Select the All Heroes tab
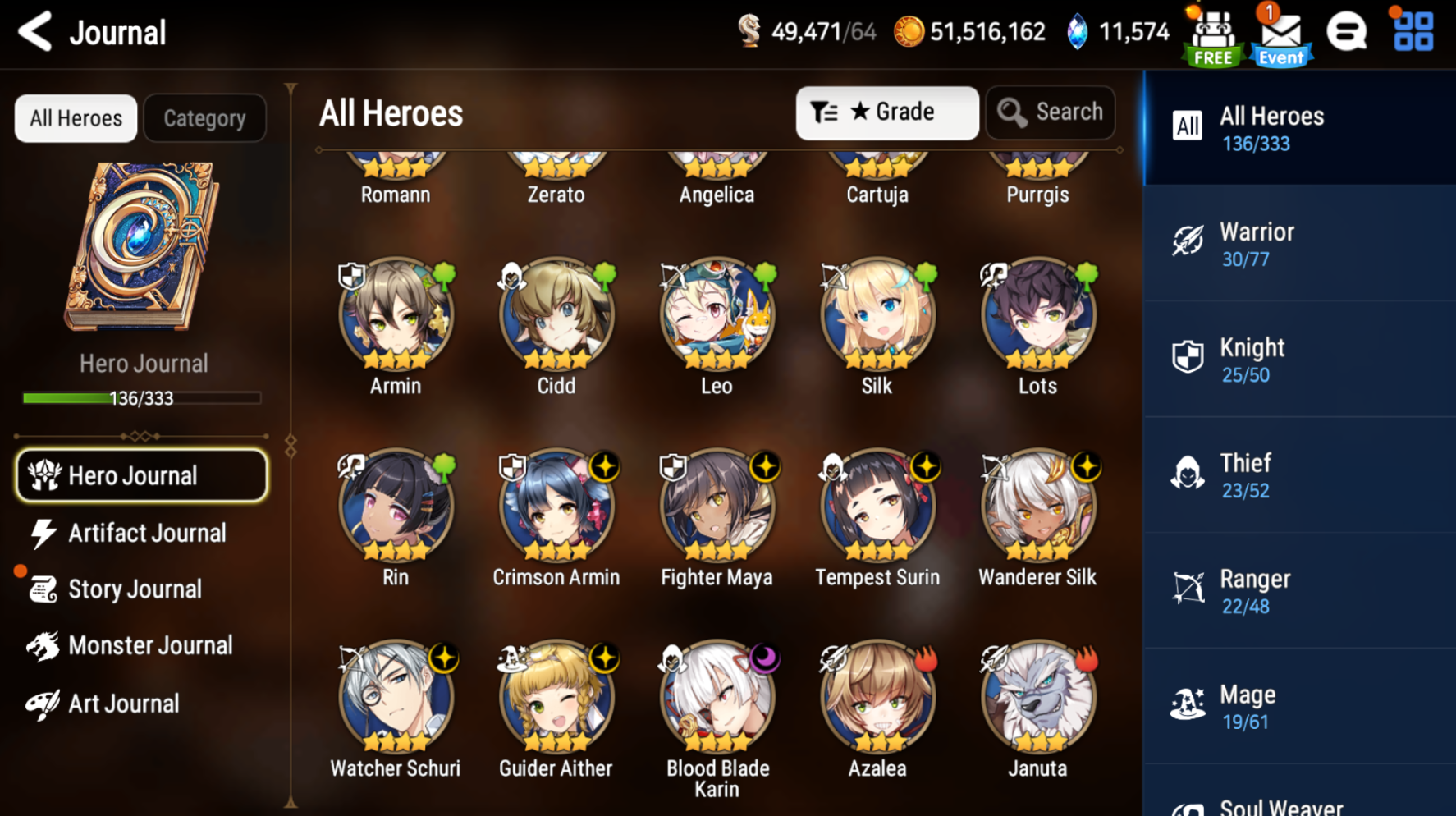 pyautogui.click(x=76, y=118)
